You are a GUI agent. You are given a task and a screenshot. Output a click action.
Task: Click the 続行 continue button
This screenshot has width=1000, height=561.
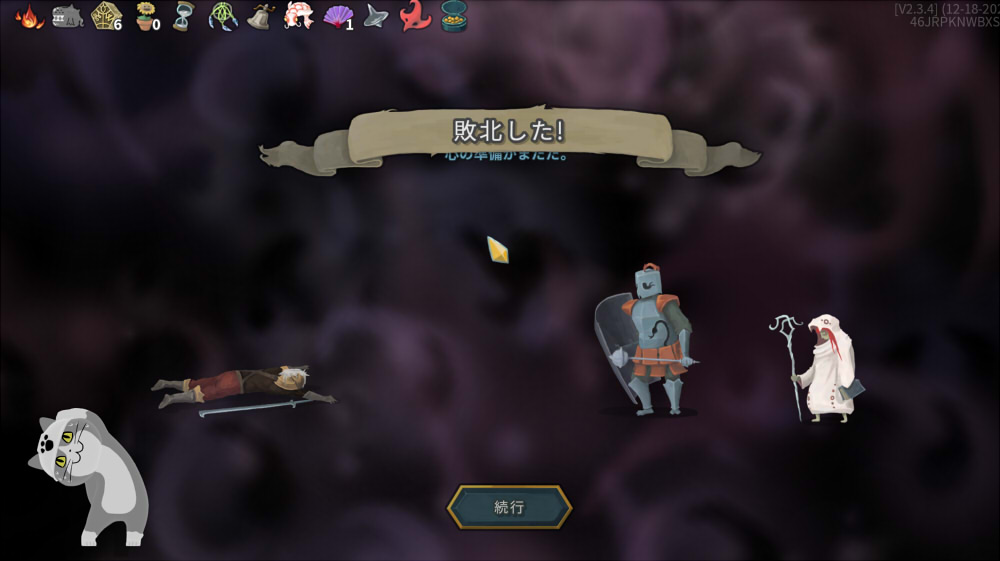click(x=509, y=507)
